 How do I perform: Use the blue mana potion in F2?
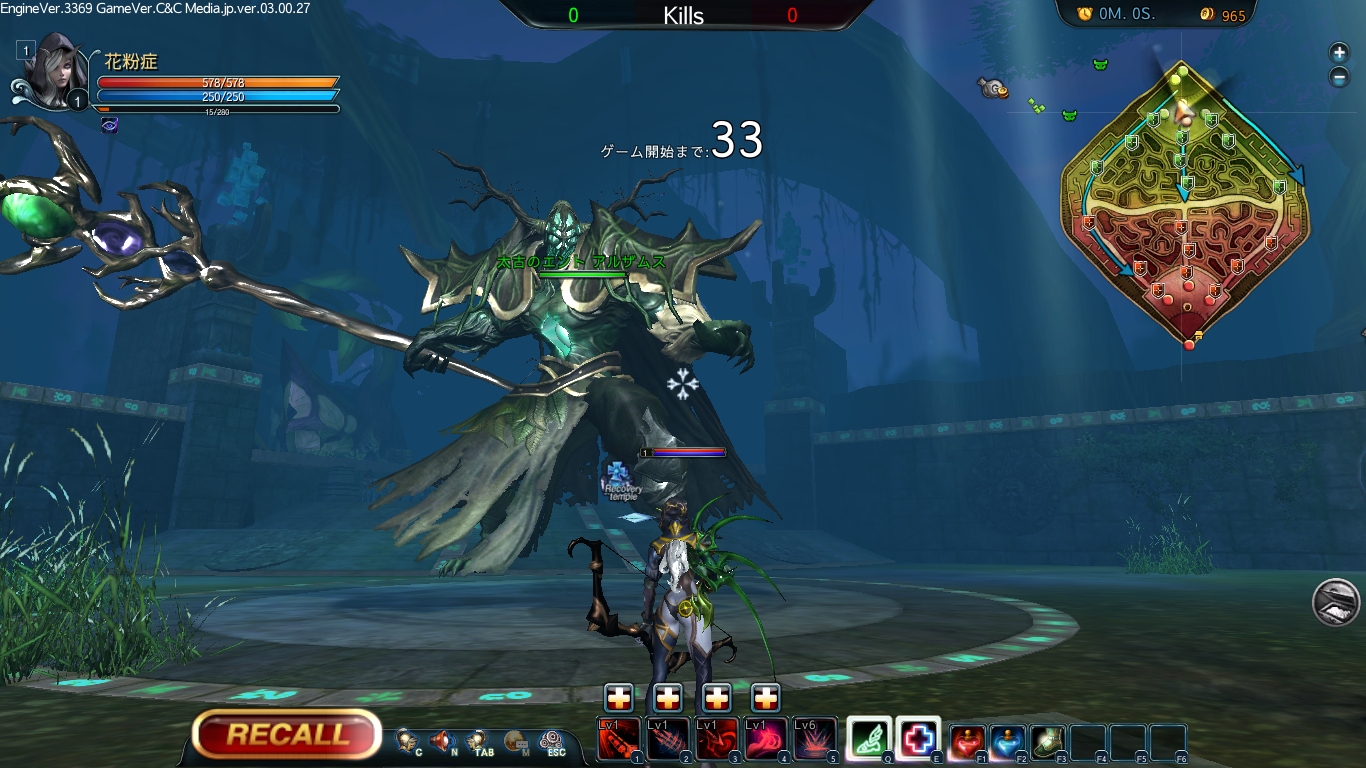tap(1007, 742)
